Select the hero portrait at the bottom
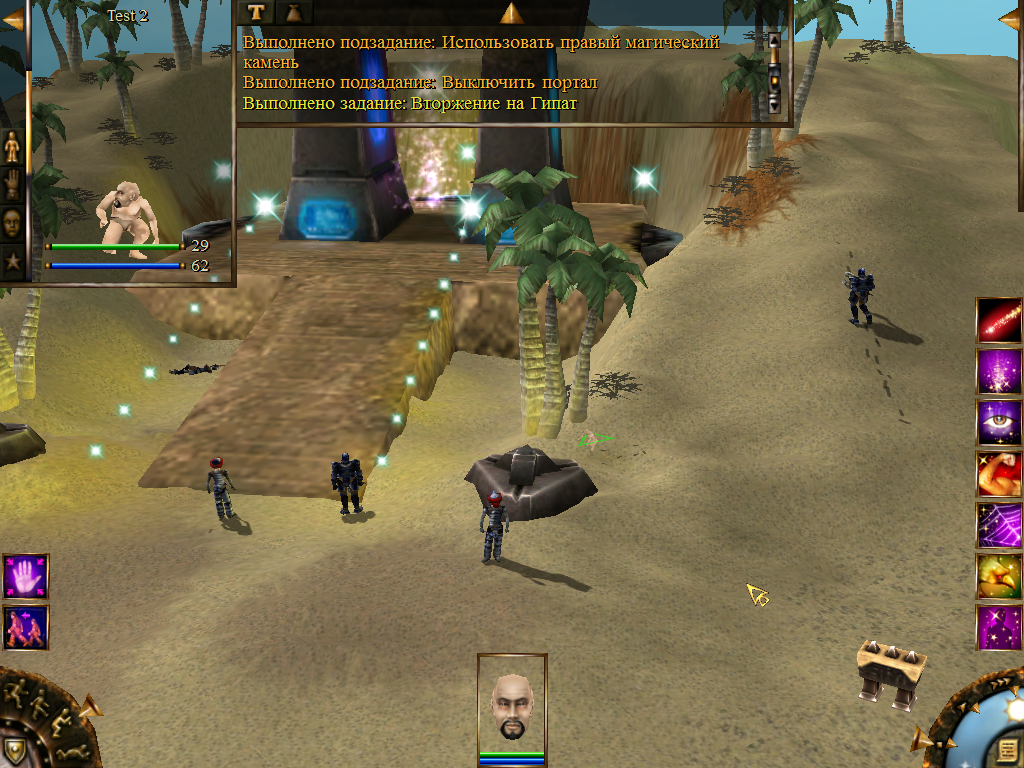The width and height of the screenshot is (1024, 768). click(512, 707)
